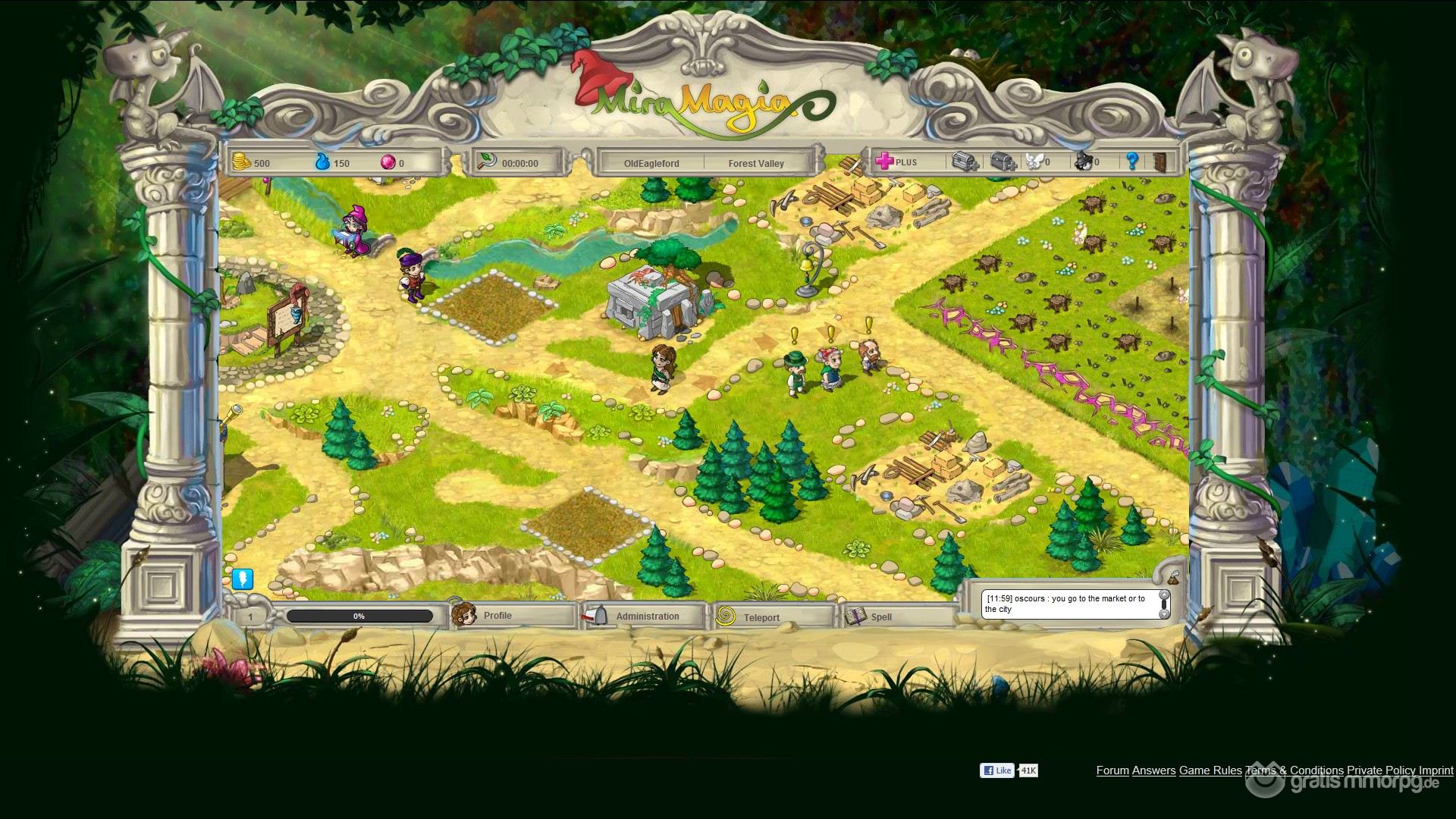Open the Administration mailbox menu
The width and height of the screenshot is (1456, 819).
647,617
